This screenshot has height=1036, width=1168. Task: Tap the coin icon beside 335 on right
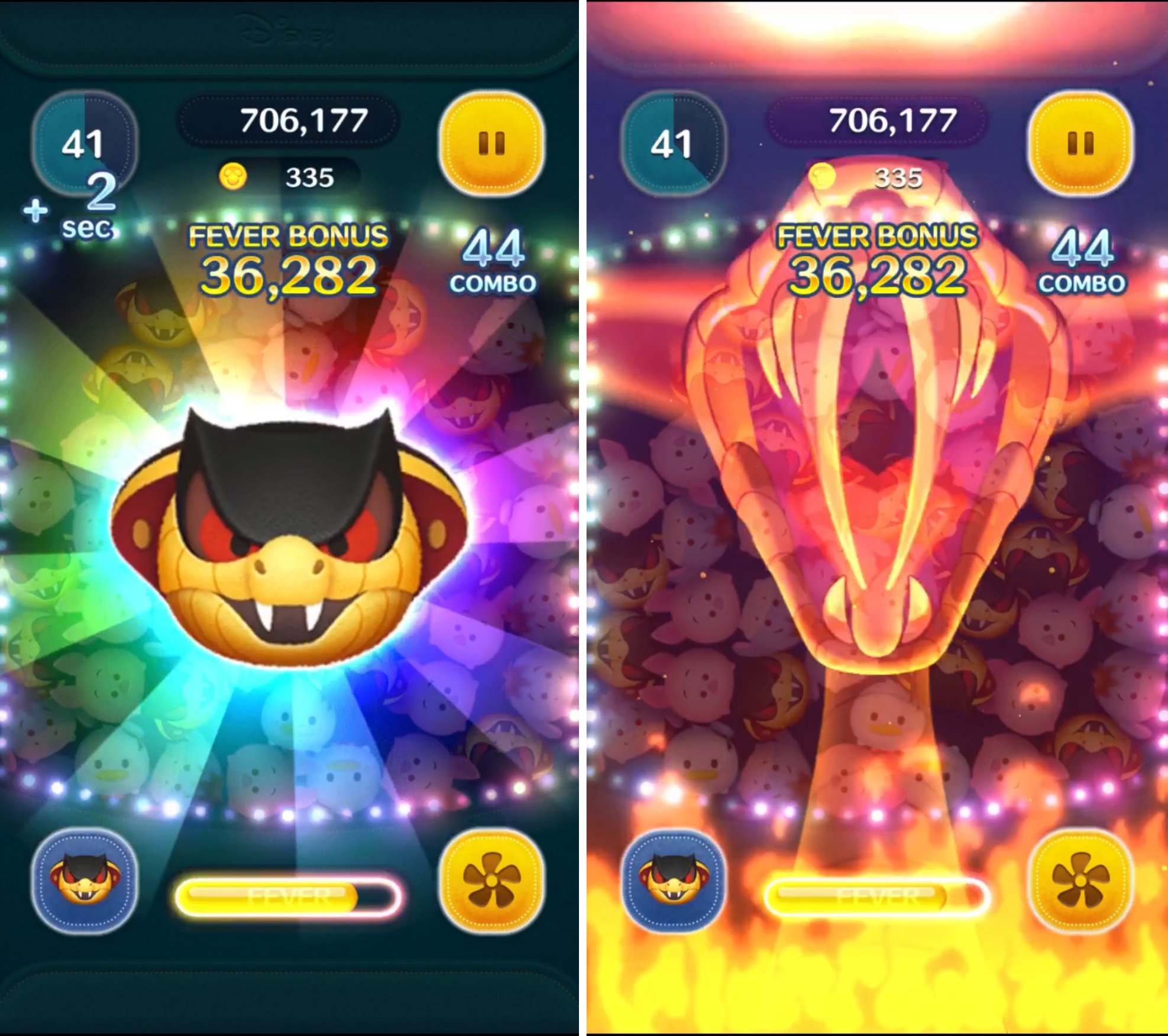click(822, 179)
